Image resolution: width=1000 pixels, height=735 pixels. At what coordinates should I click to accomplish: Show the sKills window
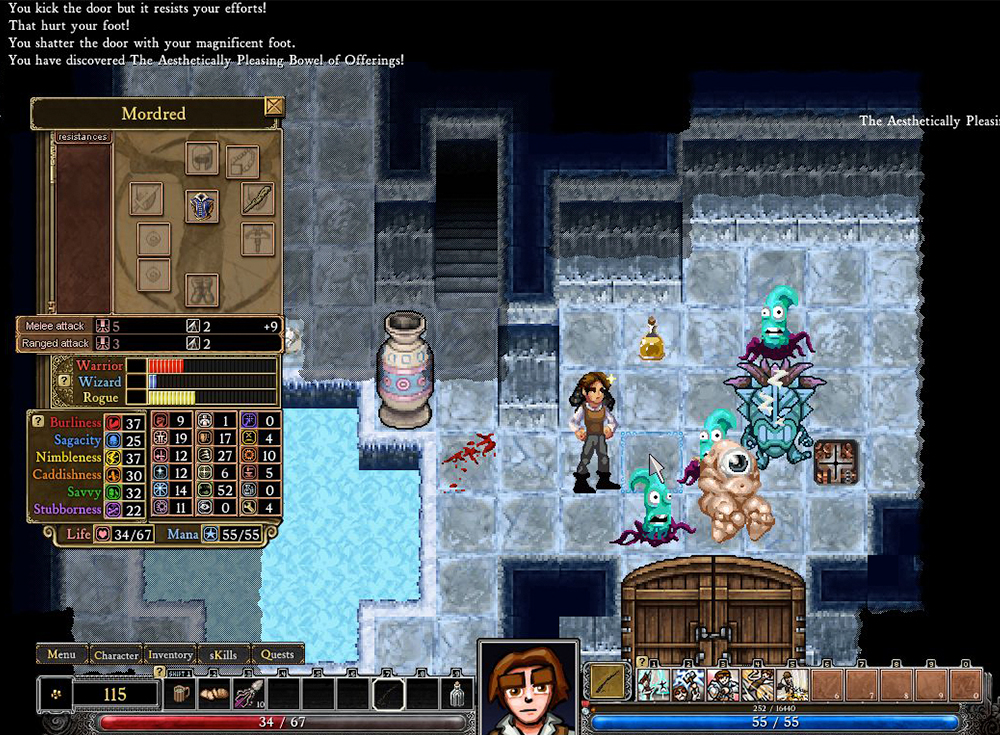point(223,655)
